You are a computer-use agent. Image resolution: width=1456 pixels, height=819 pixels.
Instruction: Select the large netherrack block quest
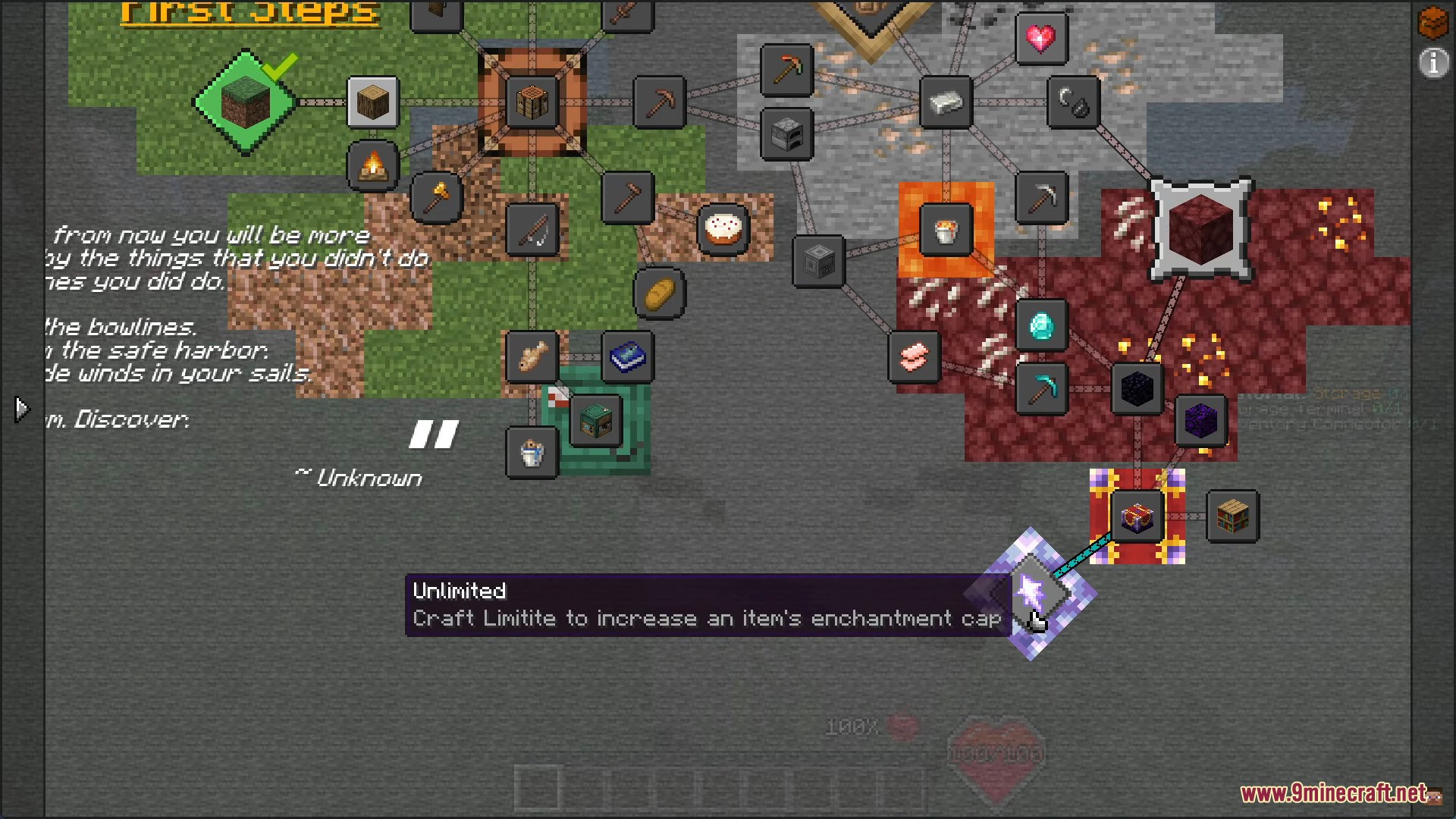pos(1201,230)
